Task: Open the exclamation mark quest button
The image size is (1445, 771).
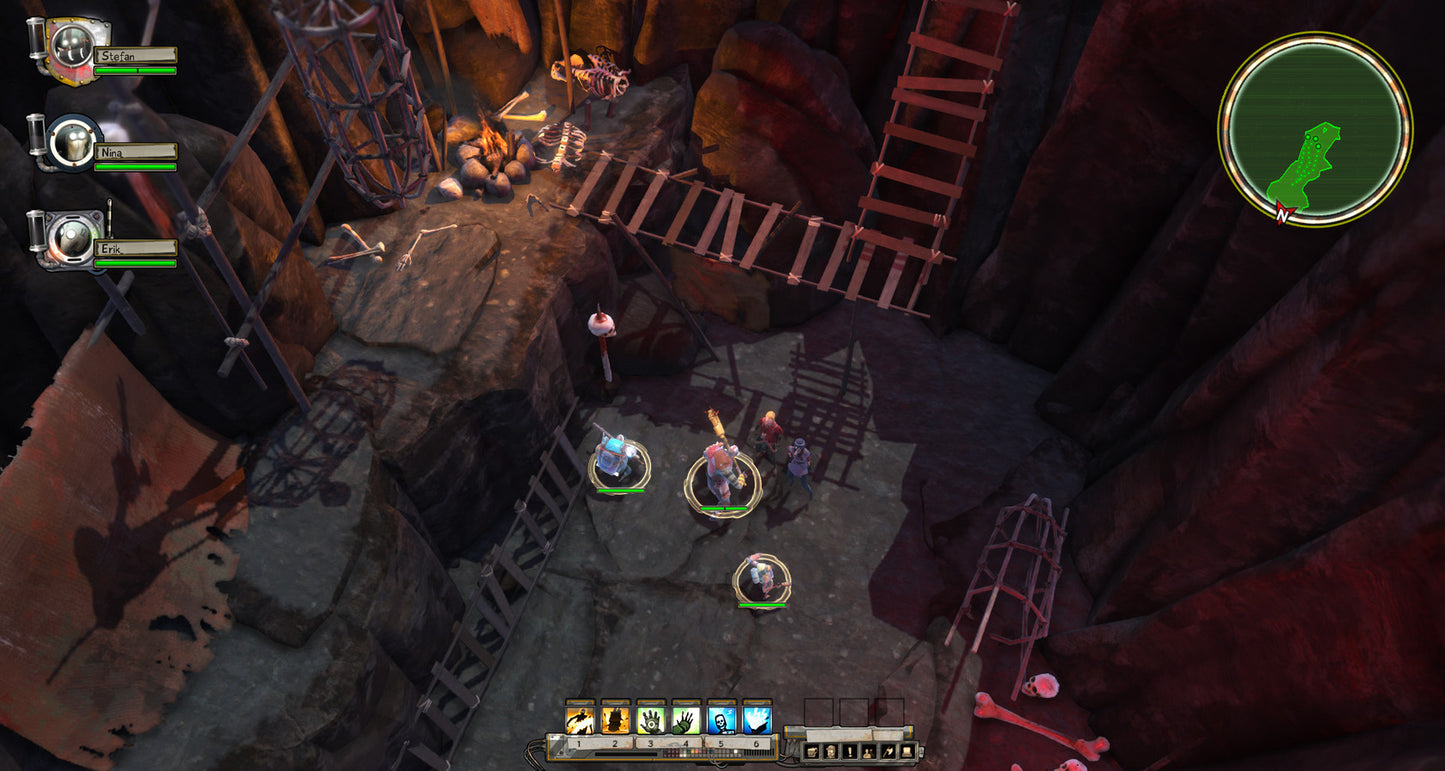Action: (x=850, y=751)
